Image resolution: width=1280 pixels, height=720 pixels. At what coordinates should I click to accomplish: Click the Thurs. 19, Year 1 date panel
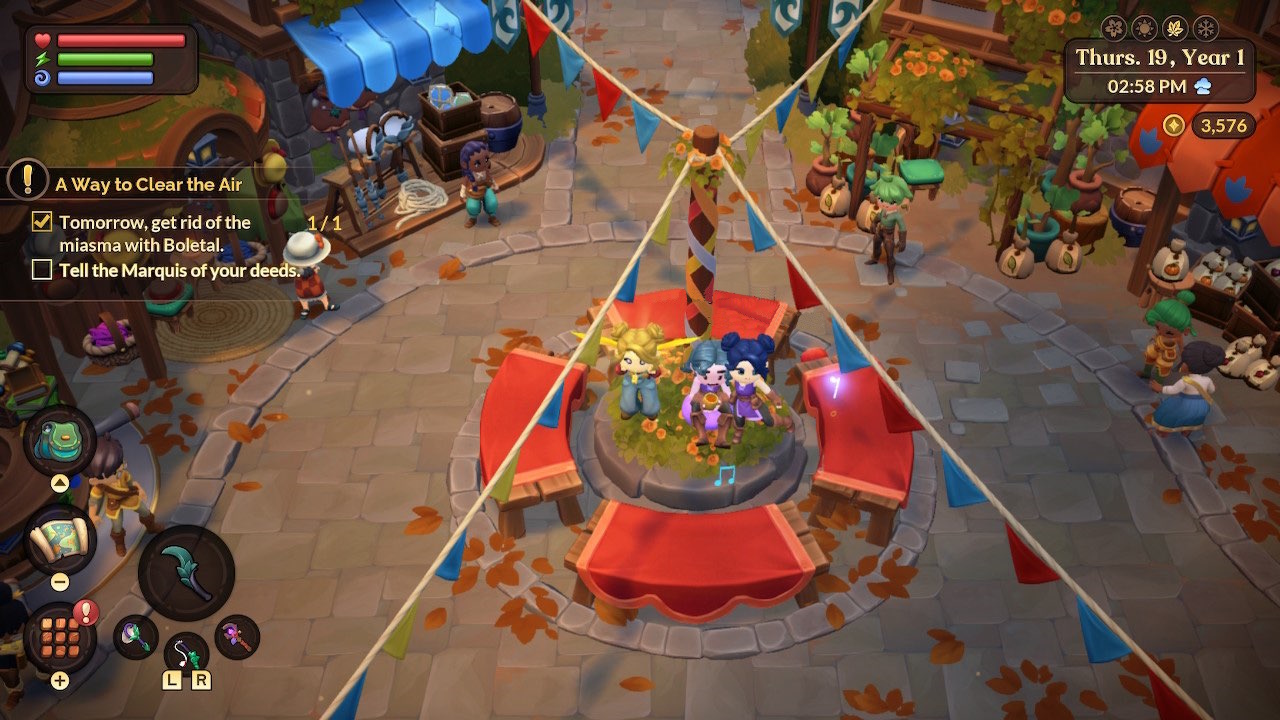(1160, 56)
